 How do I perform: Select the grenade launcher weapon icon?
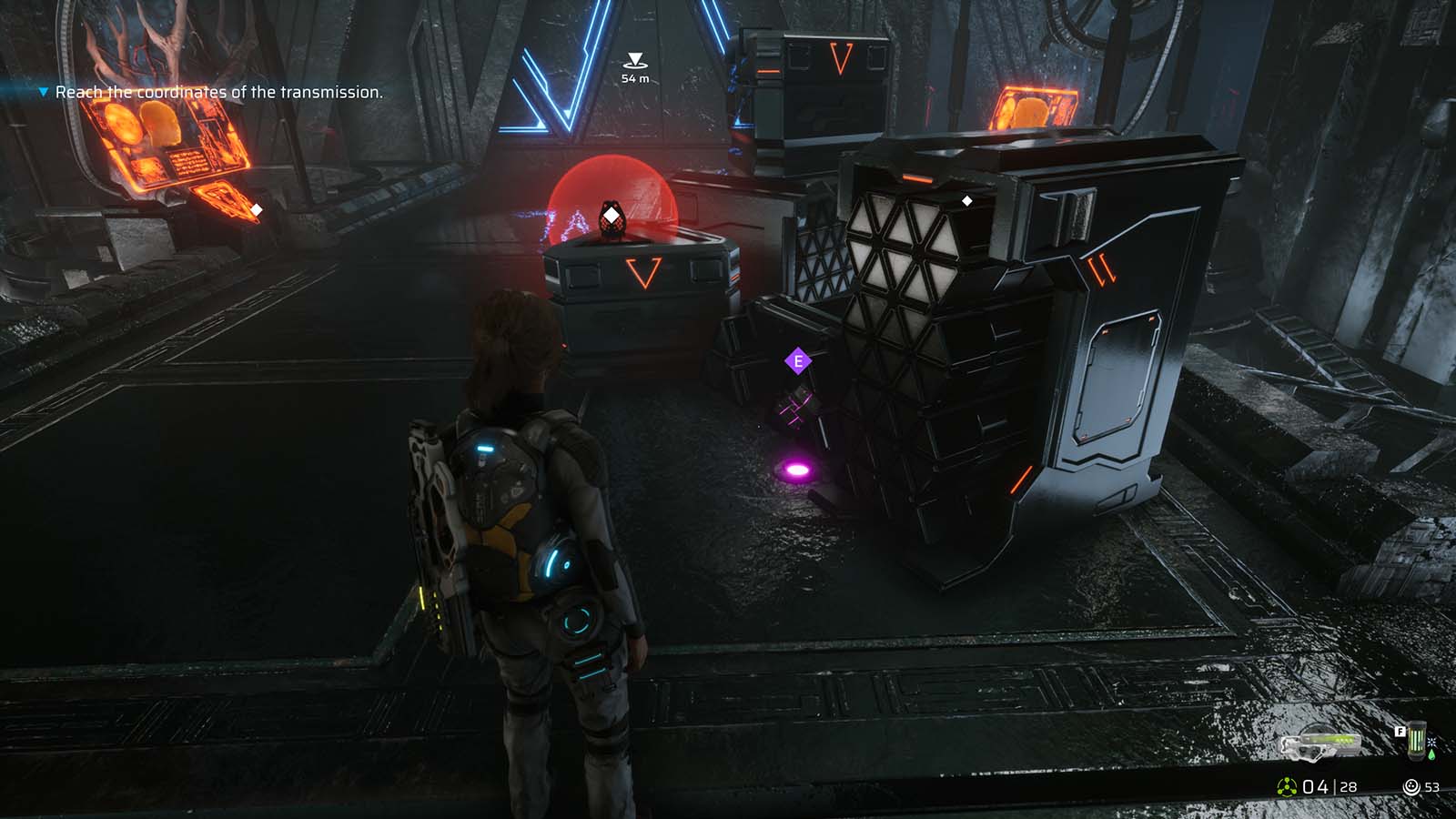(x=1319, y=747)
